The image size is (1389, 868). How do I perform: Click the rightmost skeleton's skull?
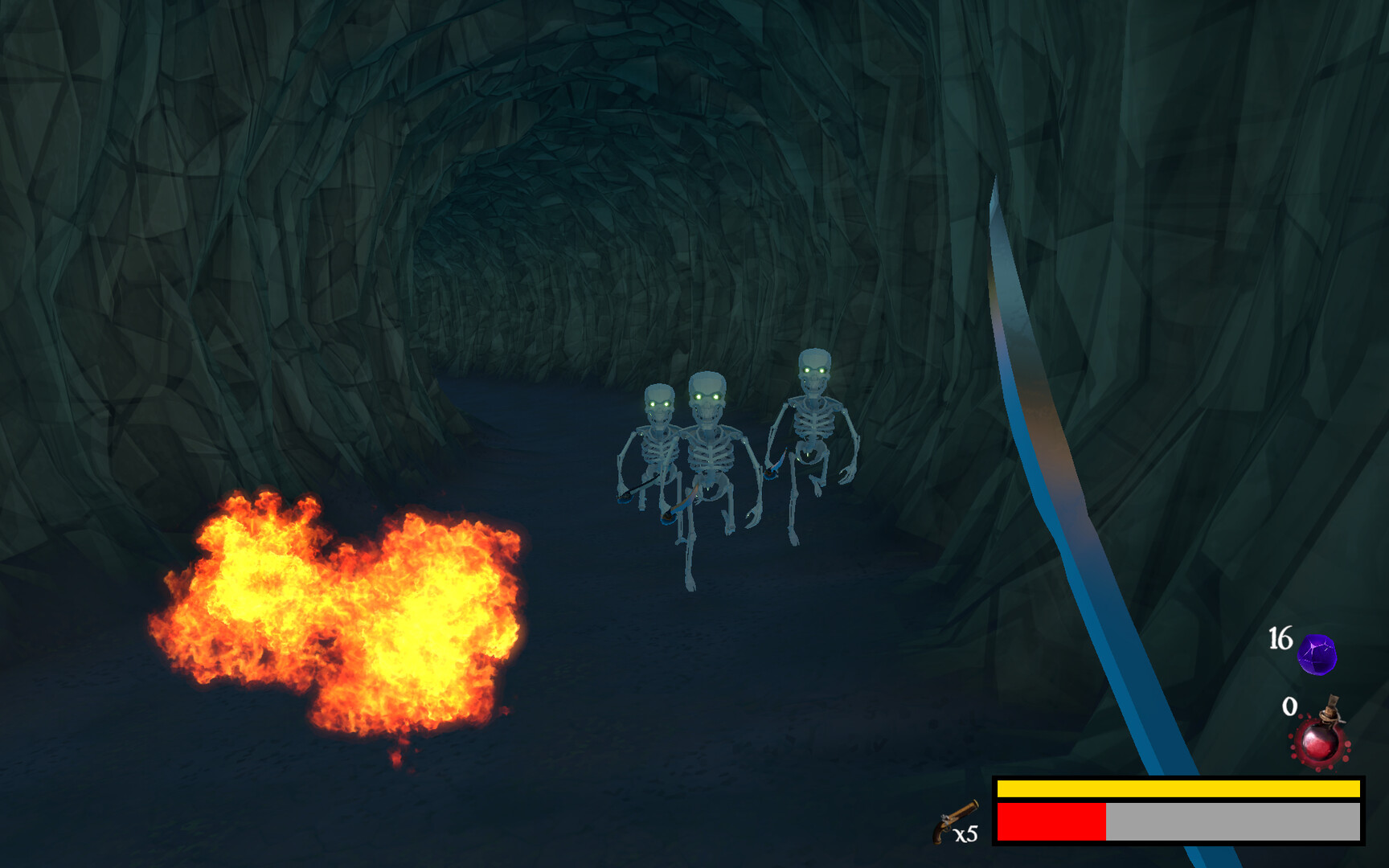[x=814, y=363]
